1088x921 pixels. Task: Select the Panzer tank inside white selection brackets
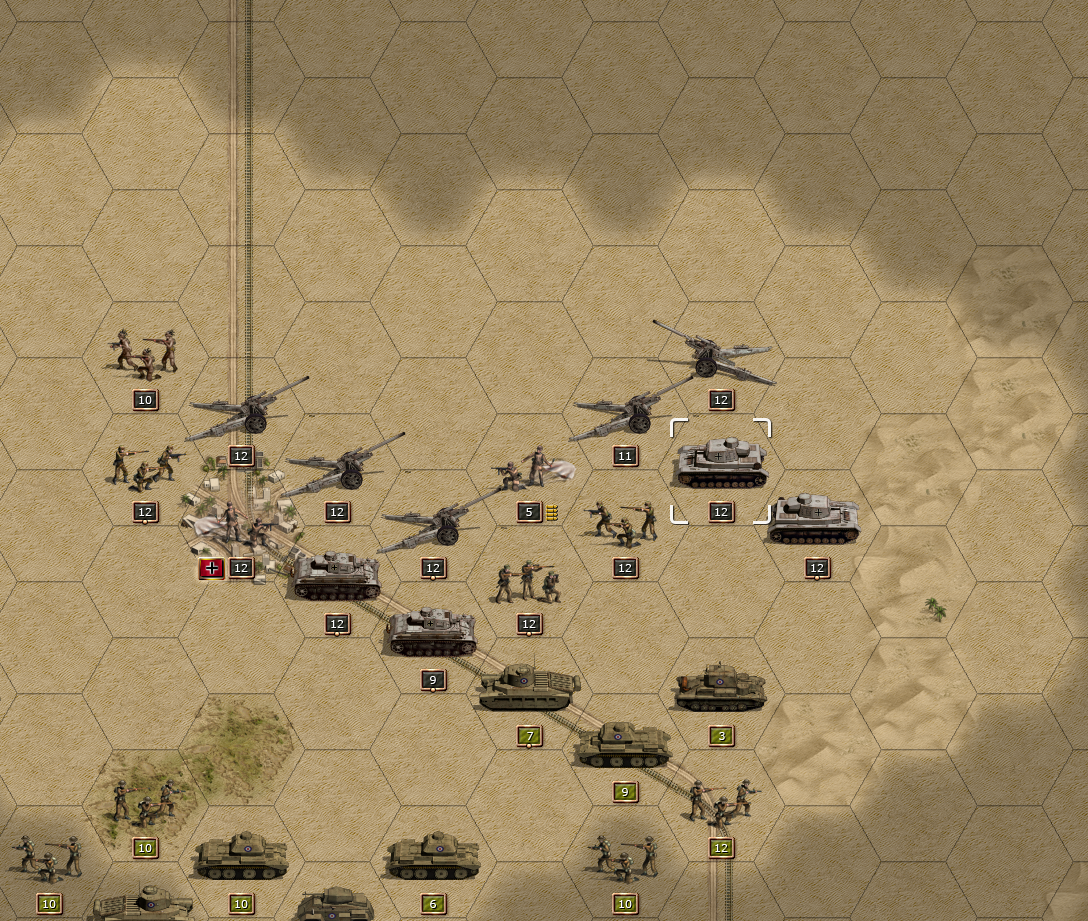point(720,465)
